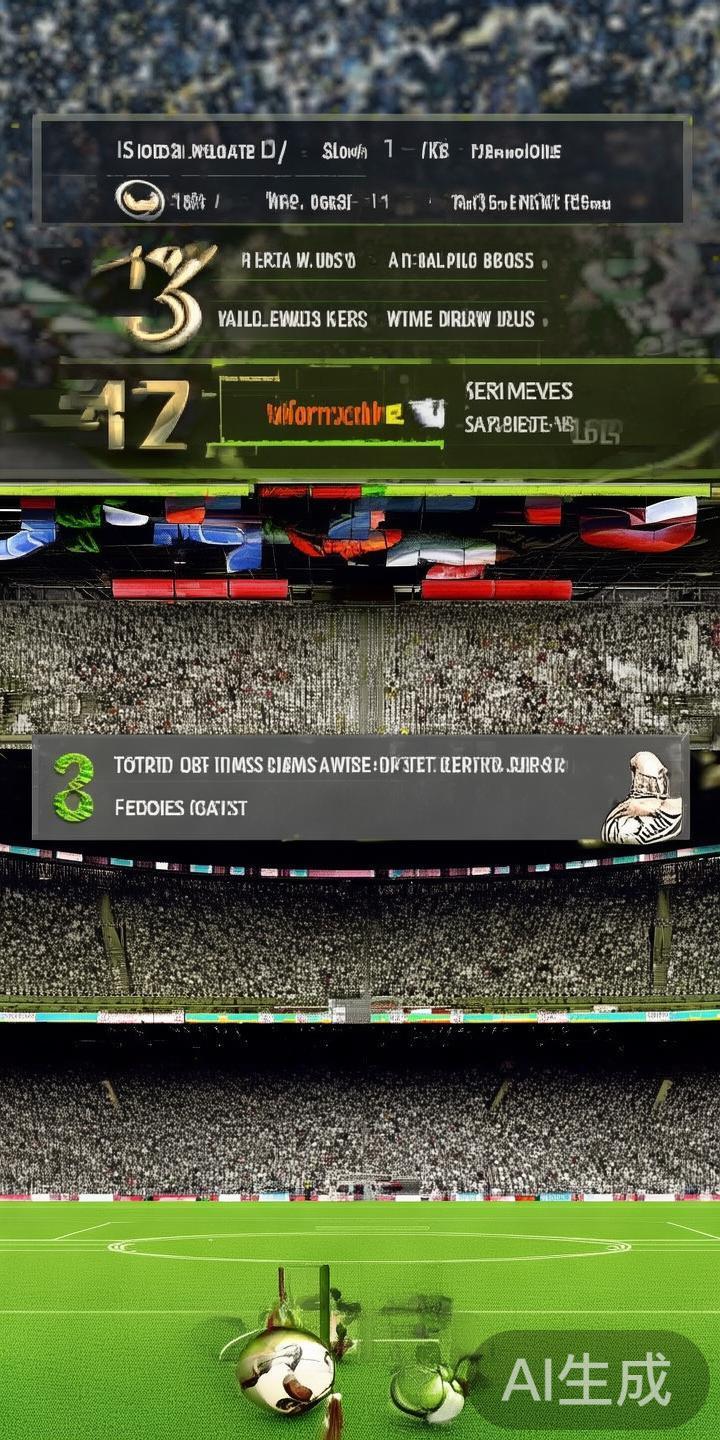Select the round oval icon in the top panel
This screenshot has width=720, height=1440.
140,199
